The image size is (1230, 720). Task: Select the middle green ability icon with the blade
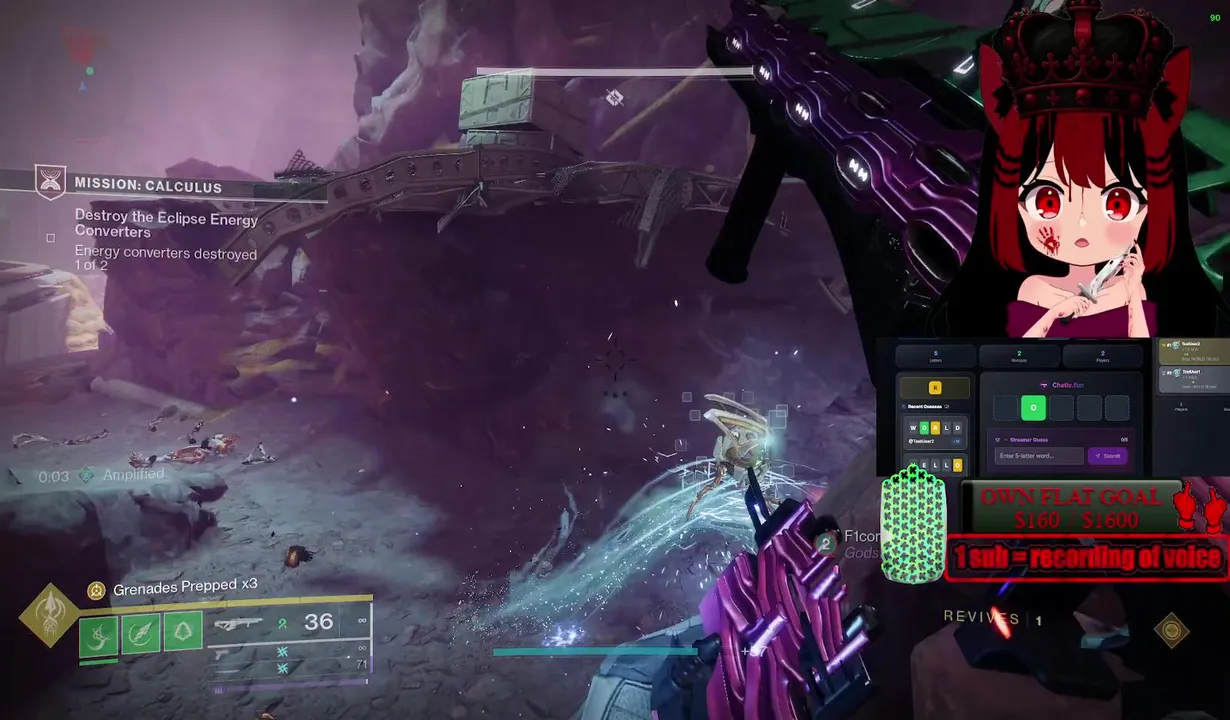click(x=140, y=632)
